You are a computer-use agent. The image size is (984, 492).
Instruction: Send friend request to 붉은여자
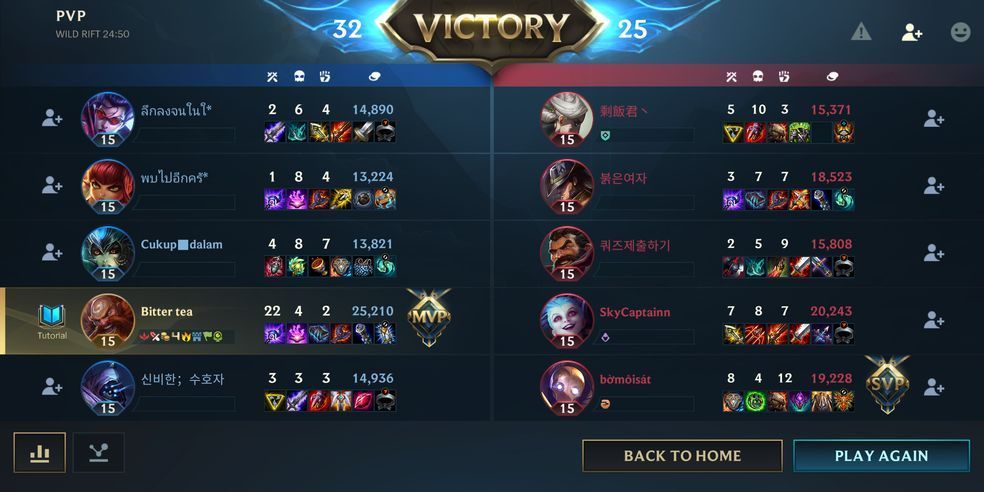934,185
